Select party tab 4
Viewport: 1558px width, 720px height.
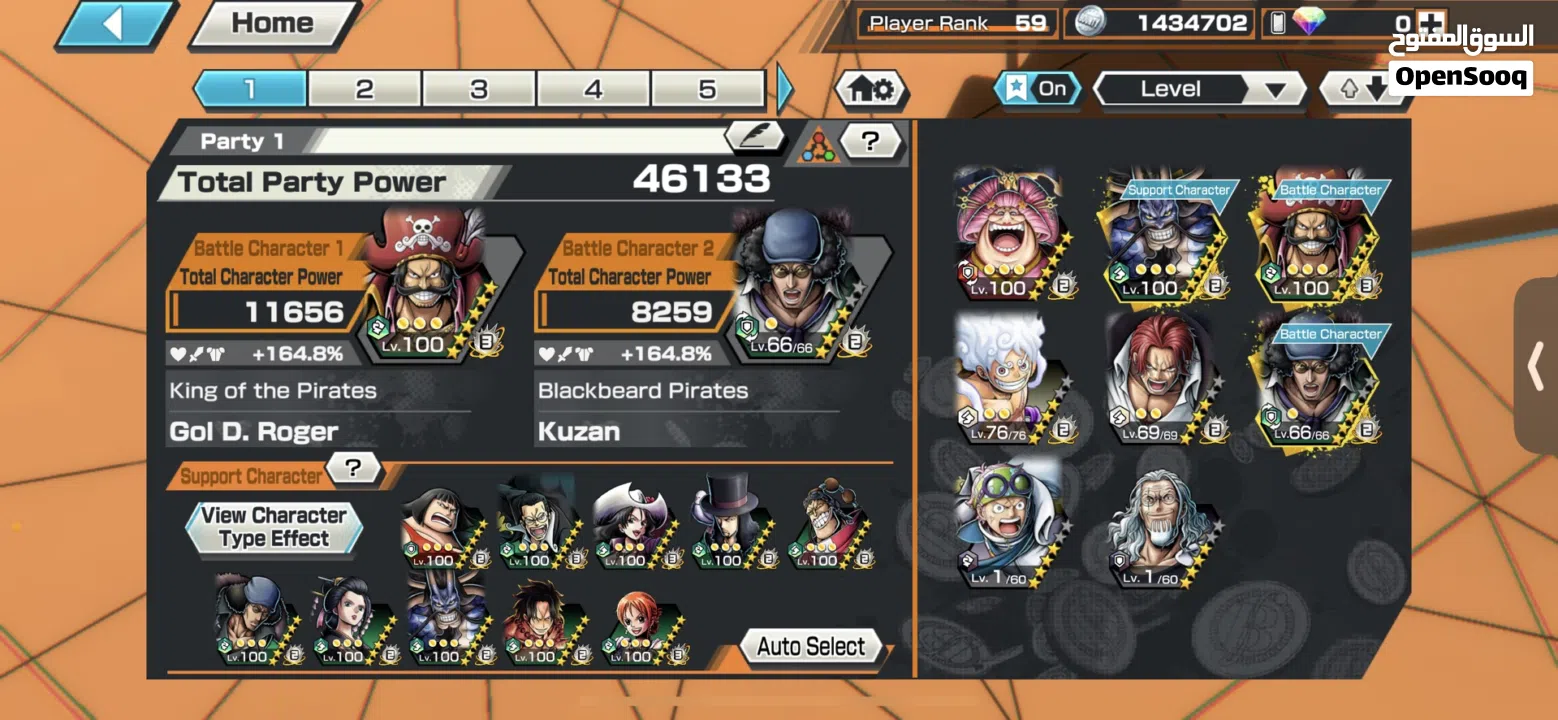(x=594, y=89)
